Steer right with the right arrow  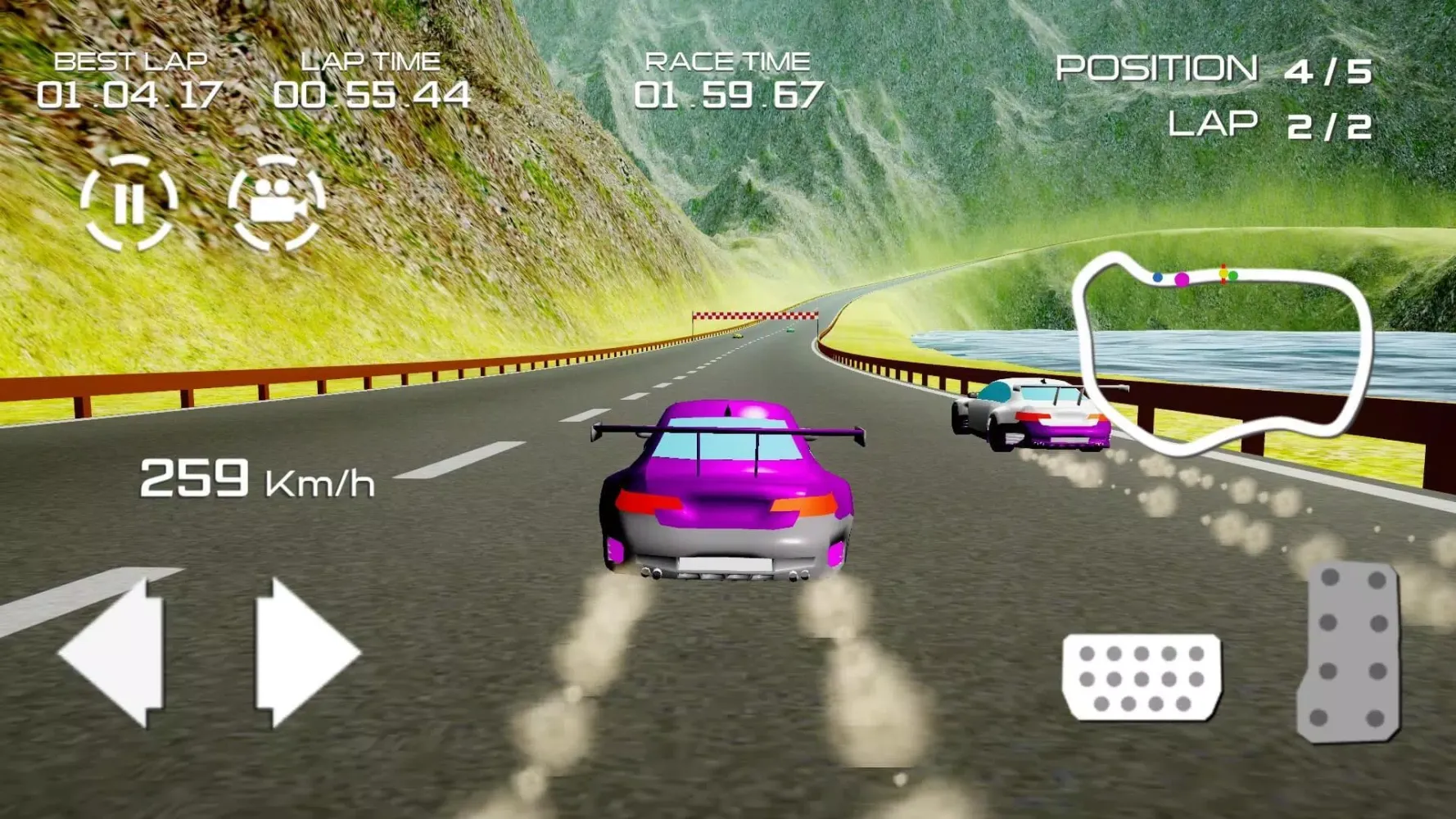305,654
